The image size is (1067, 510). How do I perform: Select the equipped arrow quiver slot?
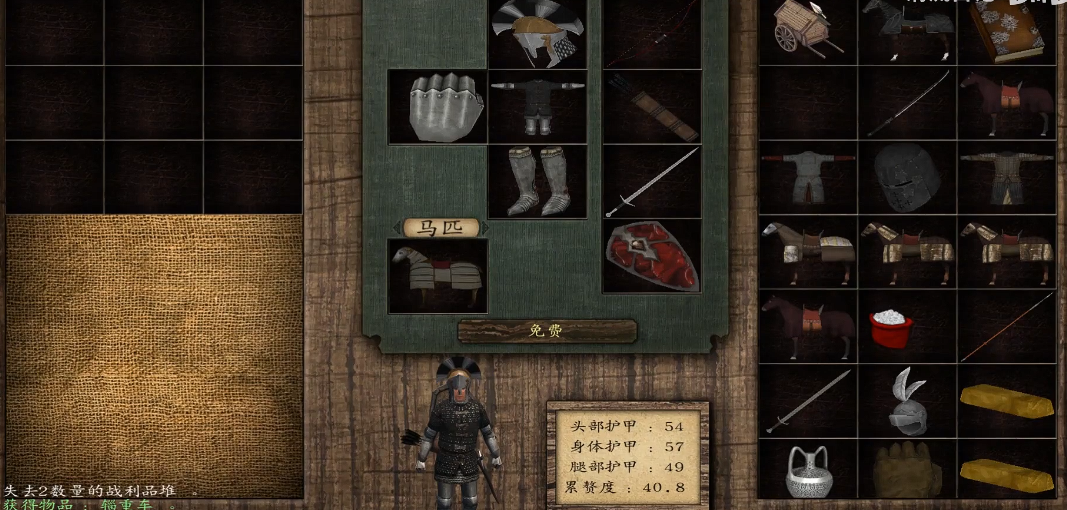(x=651, y=106)
